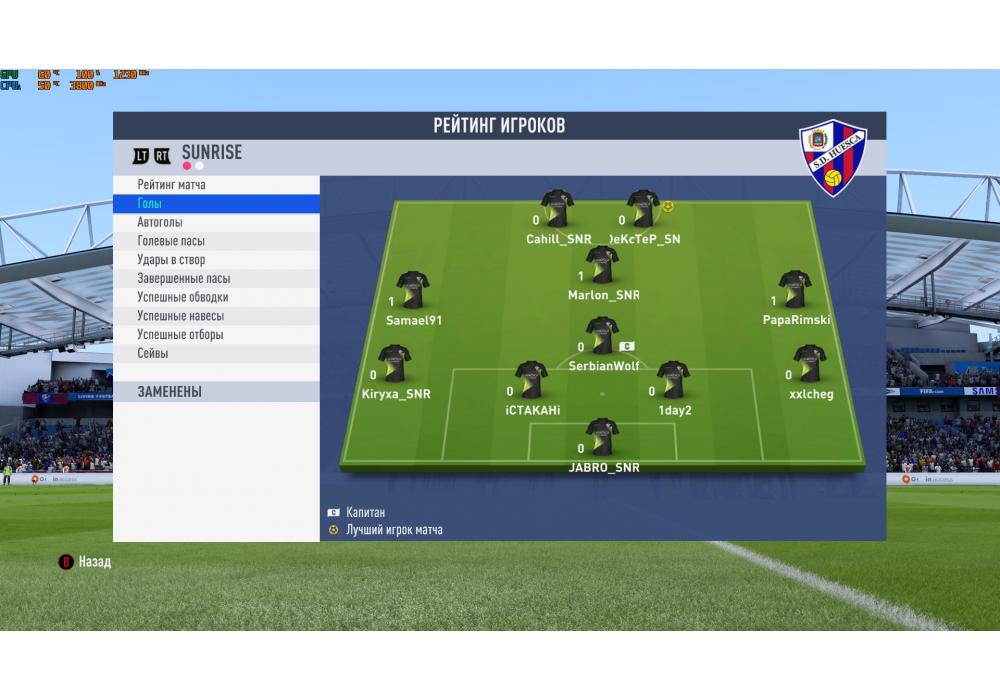Select player xxlcheg on the pitch
Viewport: 1000px width, 700px height.
(x=809, y=364)
